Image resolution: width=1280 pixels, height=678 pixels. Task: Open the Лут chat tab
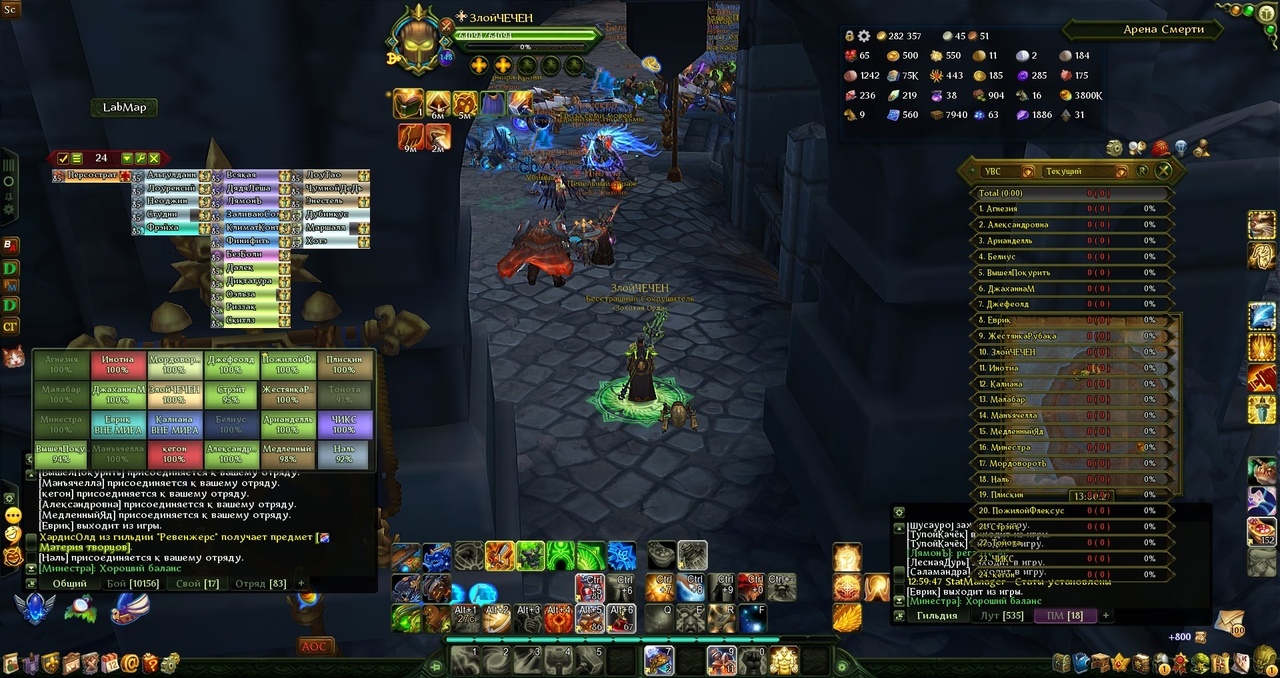click(x=998, y=615)
